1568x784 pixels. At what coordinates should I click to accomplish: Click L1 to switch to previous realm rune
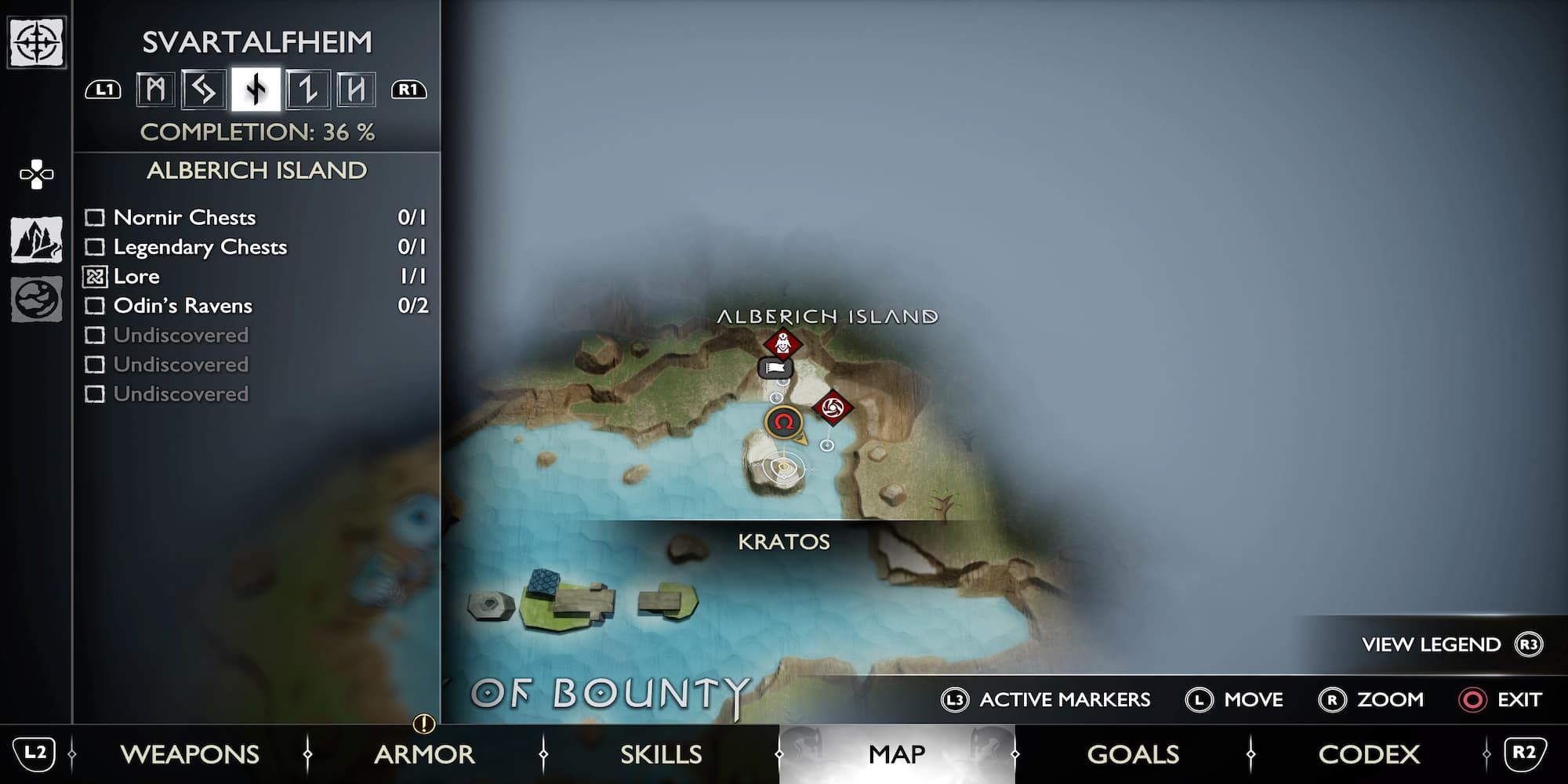click(102, 90)
